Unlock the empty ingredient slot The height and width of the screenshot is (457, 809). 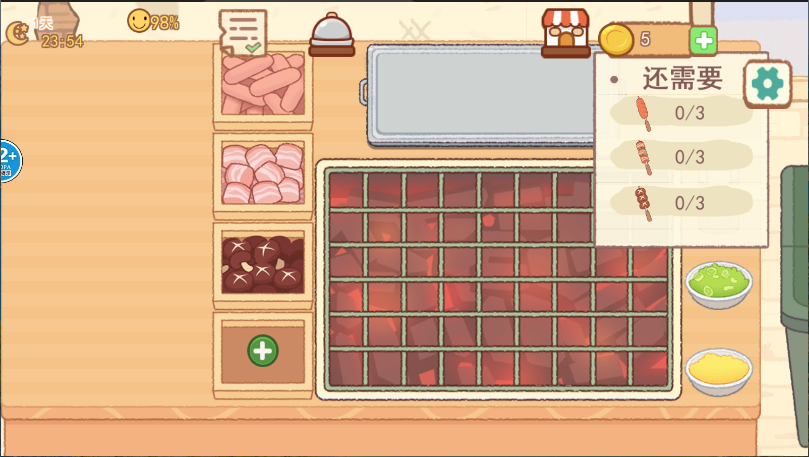(x=263, y=351)
